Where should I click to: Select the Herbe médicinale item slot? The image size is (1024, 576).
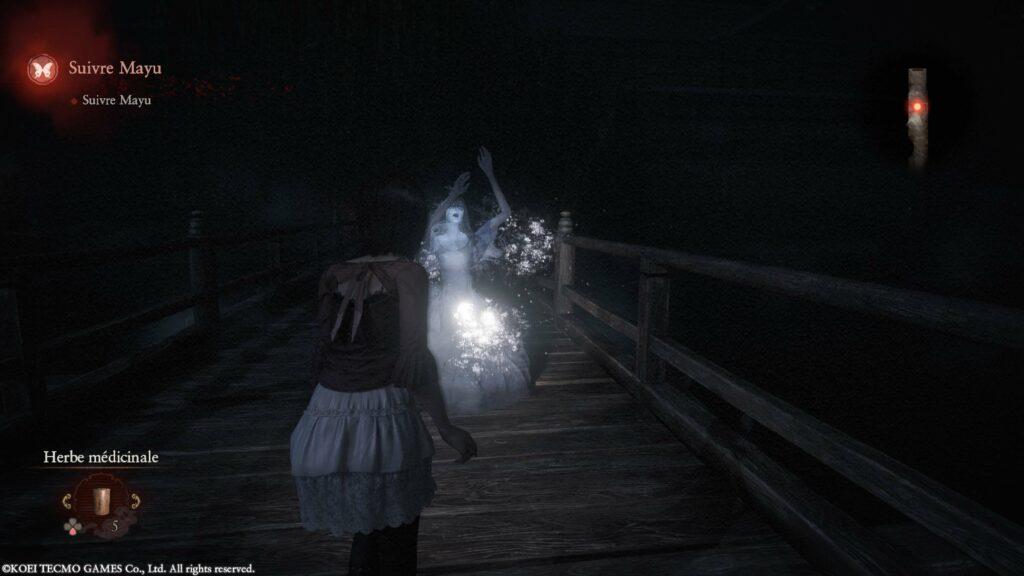point(99,500)
